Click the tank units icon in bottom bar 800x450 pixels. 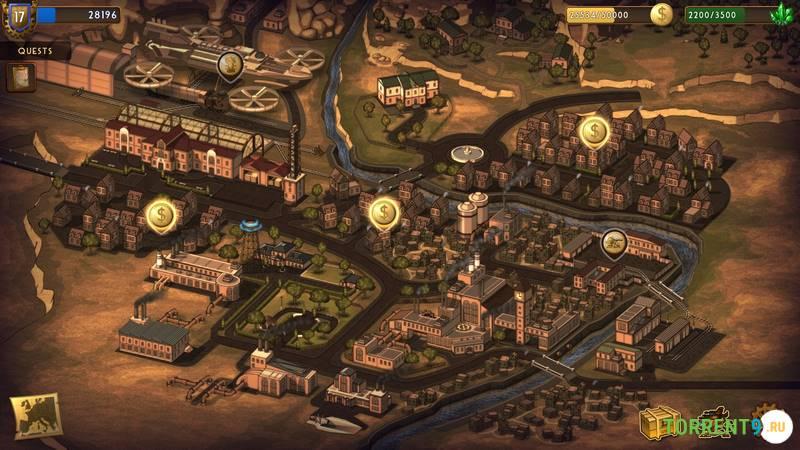(714, 423)
